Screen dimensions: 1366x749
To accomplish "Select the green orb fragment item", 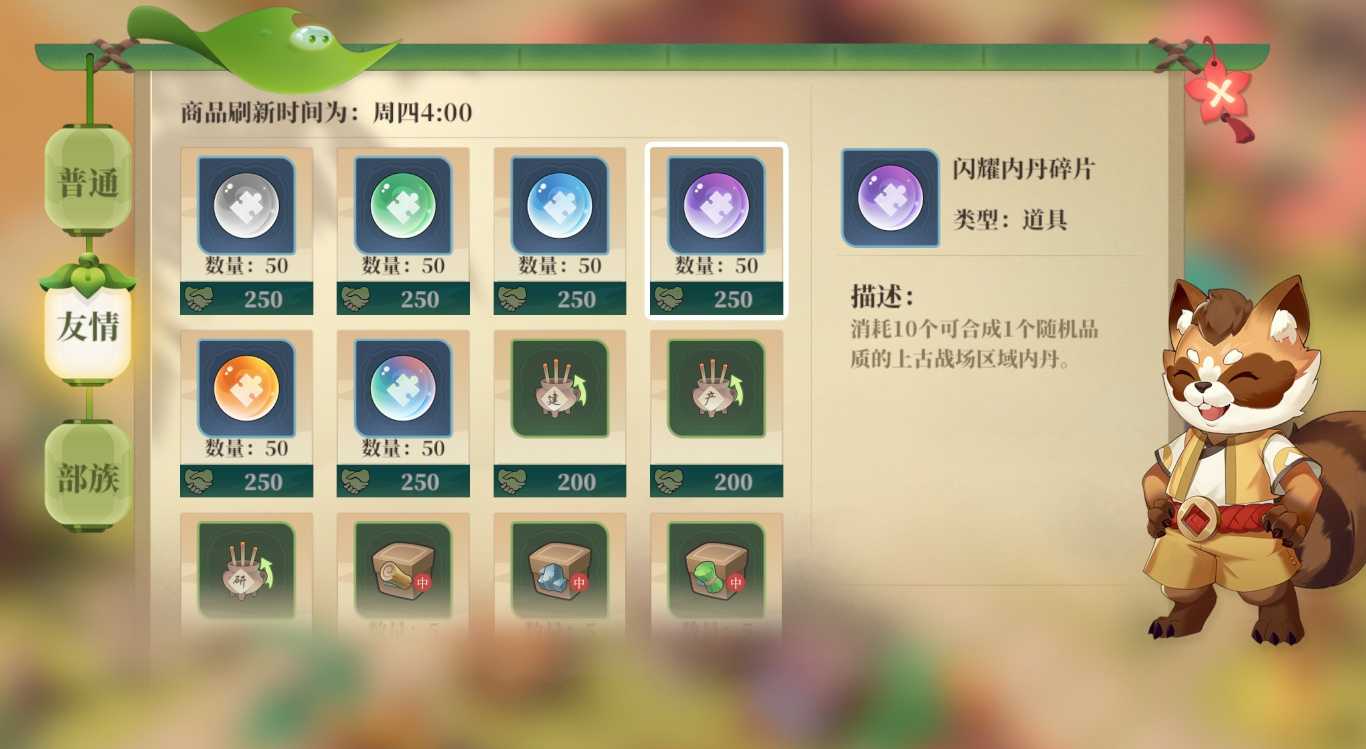I will 403,202.
